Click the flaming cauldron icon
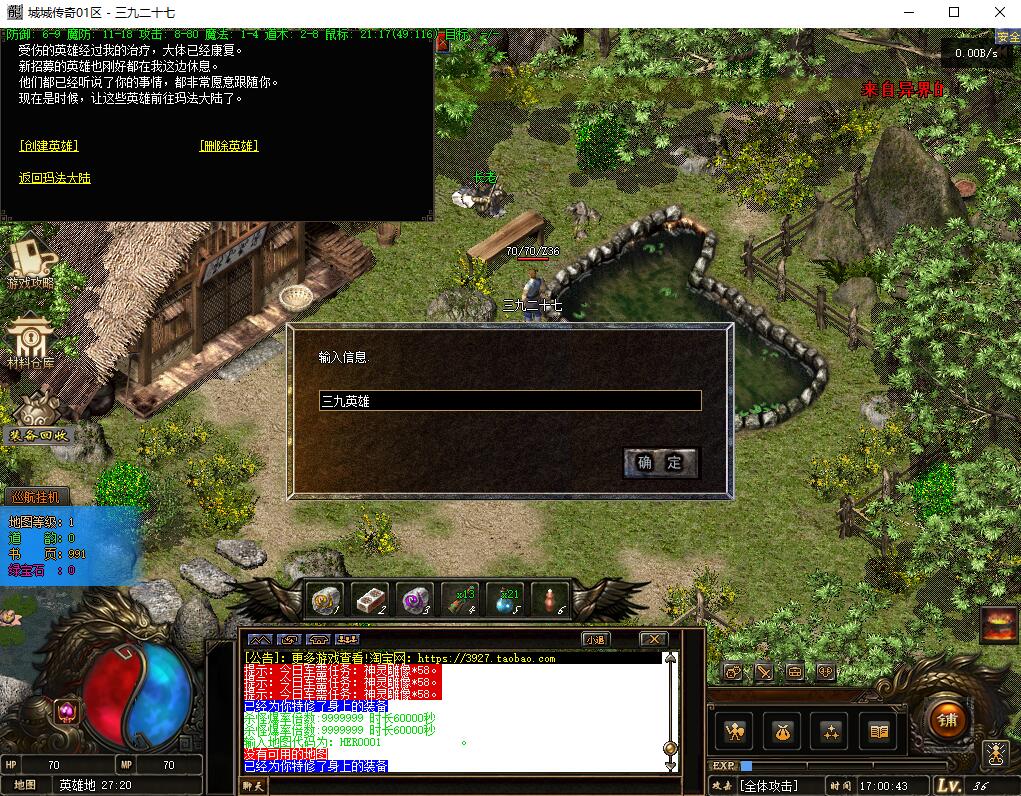The height and width of the screenshot is (796, 1021). 998,626
